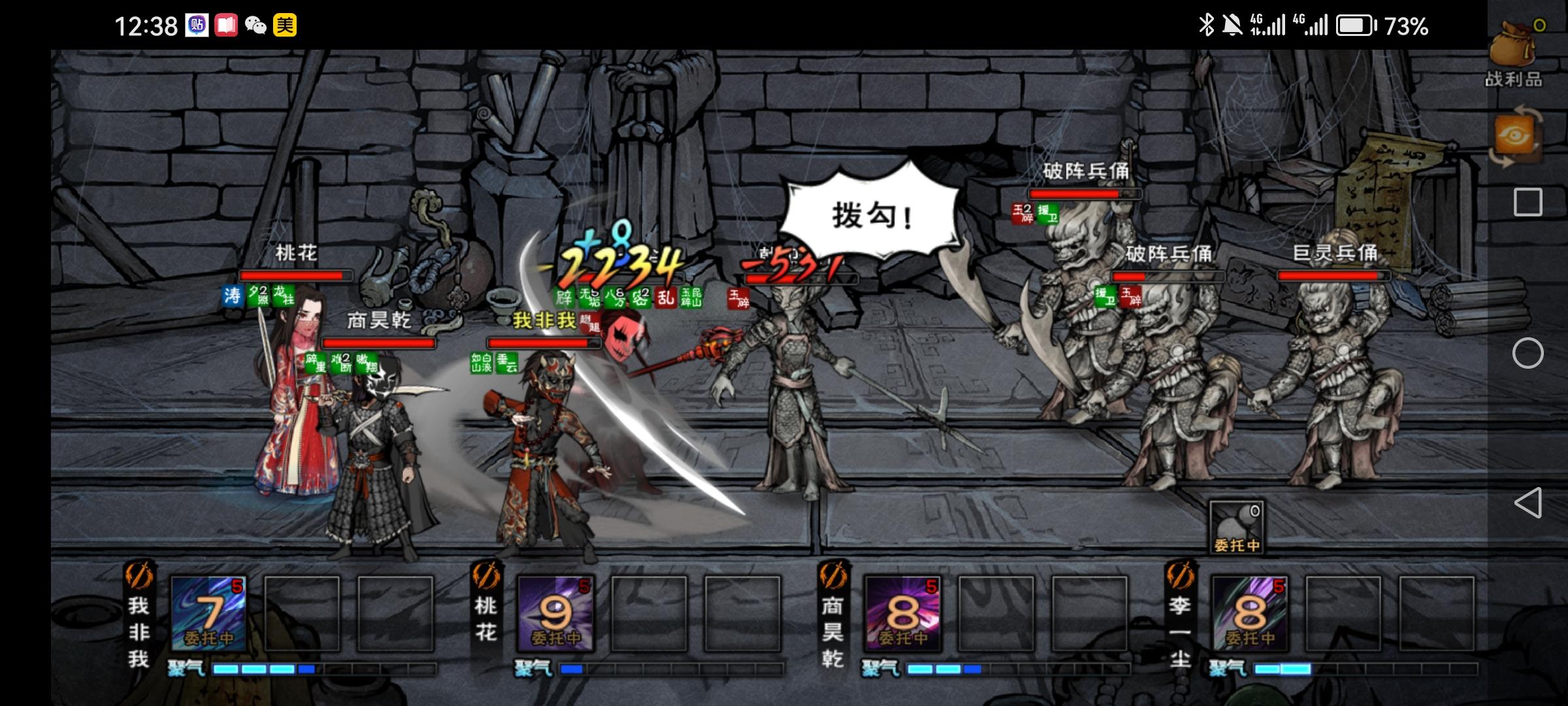This screenshot has height=706, width=1568.
Task: Select 桃花's skill card numbered 9
Action: 555,614
